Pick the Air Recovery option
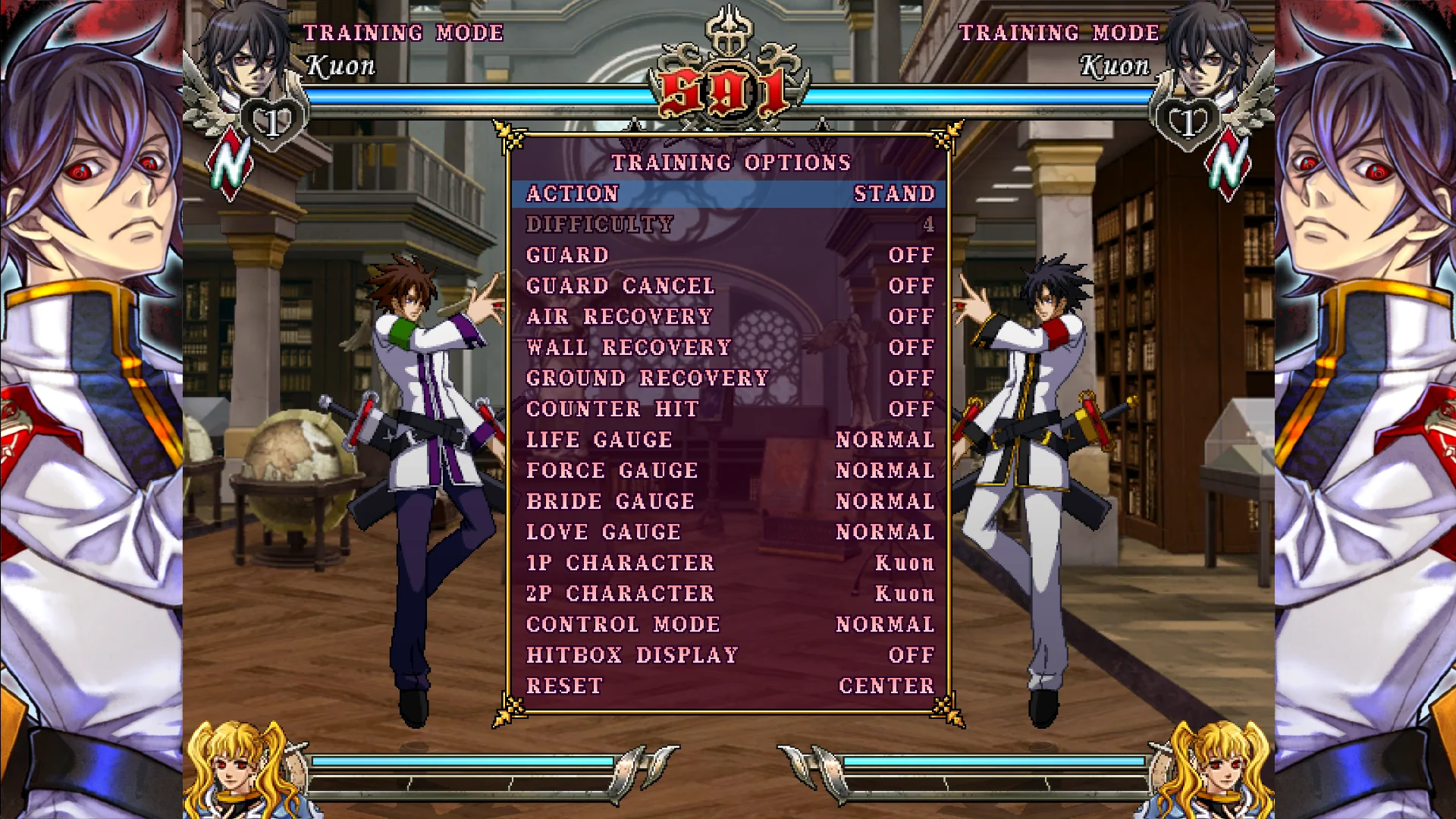Screen dimensions: 1456x819 click(x=728, y=316)
